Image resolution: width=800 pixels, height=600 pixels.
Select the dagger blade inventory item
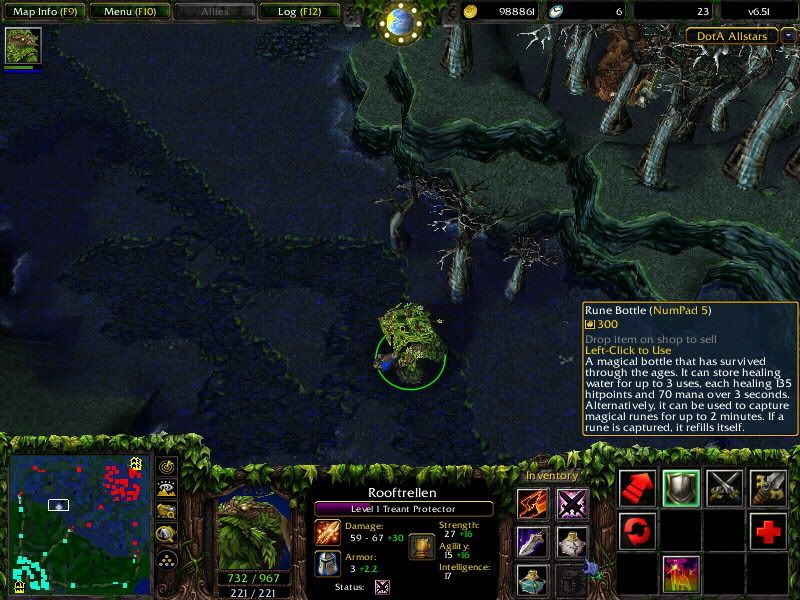pyautogui.click(x=533, y=541)
